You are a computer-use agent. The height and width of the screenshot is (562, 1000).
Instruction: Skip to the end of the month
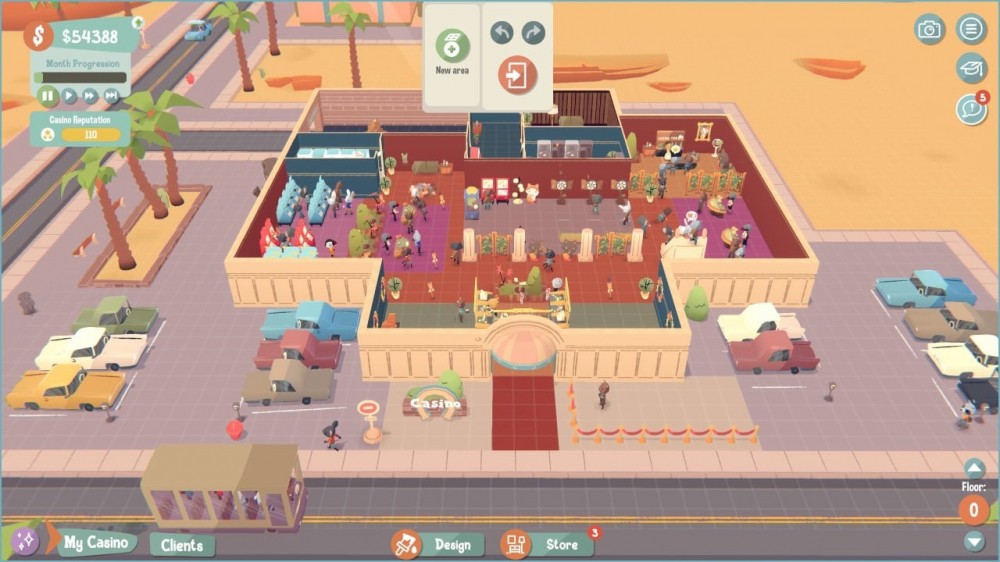111,96
